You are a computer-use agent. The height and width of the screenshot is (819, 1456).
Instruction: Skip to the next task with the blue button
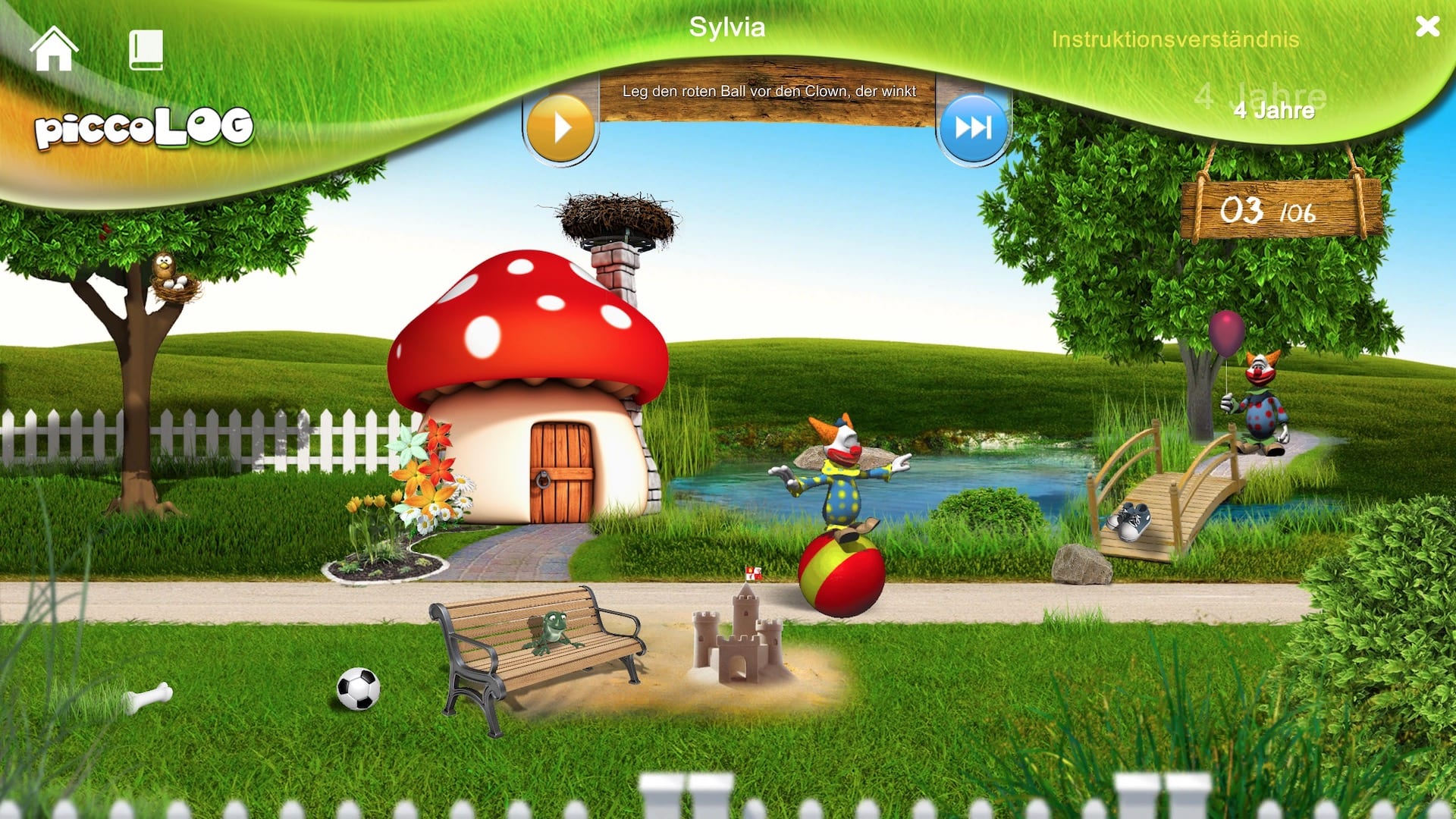pyautogui.click(x=973, y=127)
